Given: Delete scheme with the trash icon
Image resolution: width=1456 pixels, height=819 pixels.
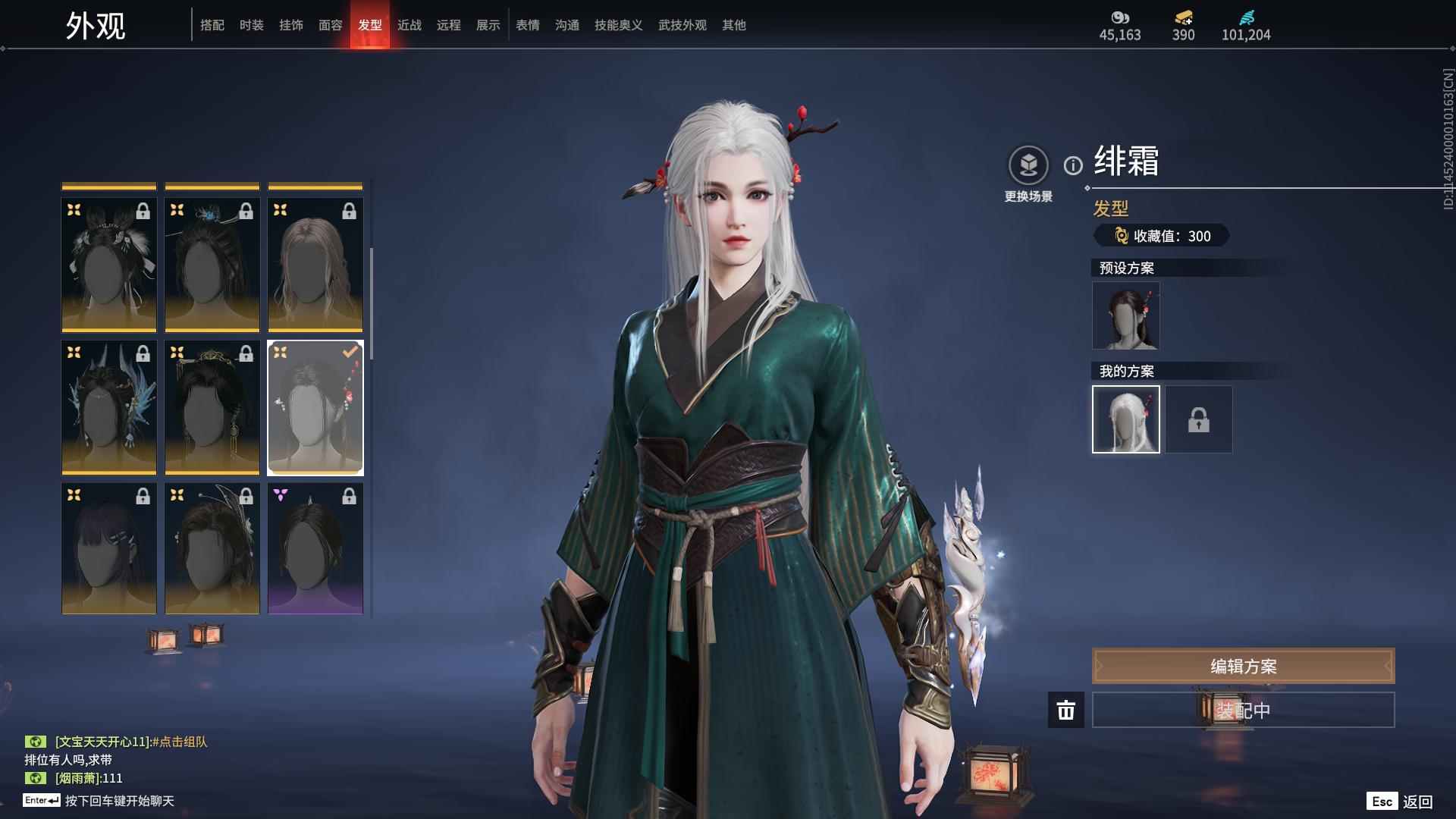Looking at the screenshot, I should click(1066, 710).
